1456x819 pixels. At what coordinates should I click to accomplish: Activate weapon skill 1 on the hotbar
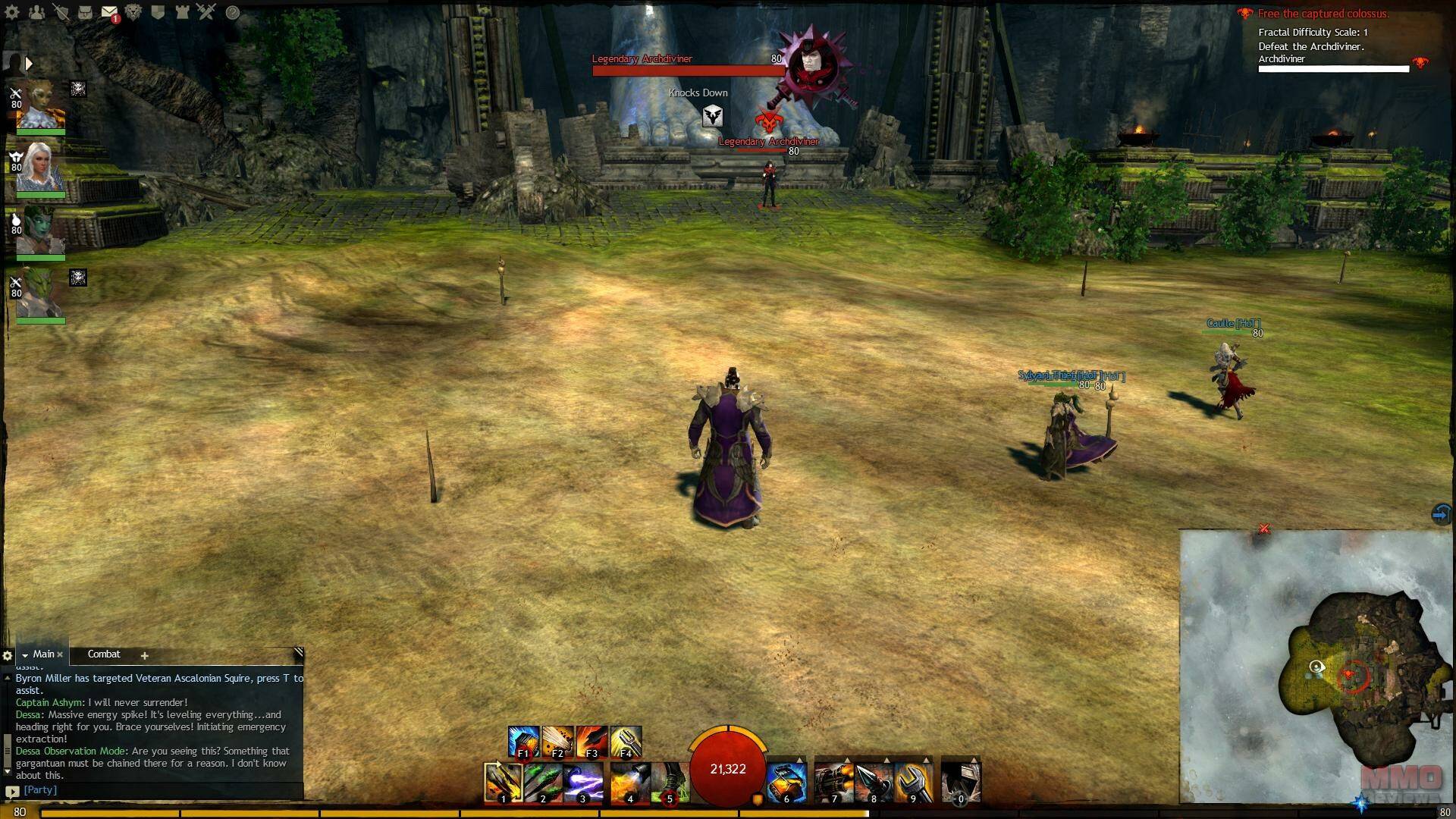[x=503, y=782]
